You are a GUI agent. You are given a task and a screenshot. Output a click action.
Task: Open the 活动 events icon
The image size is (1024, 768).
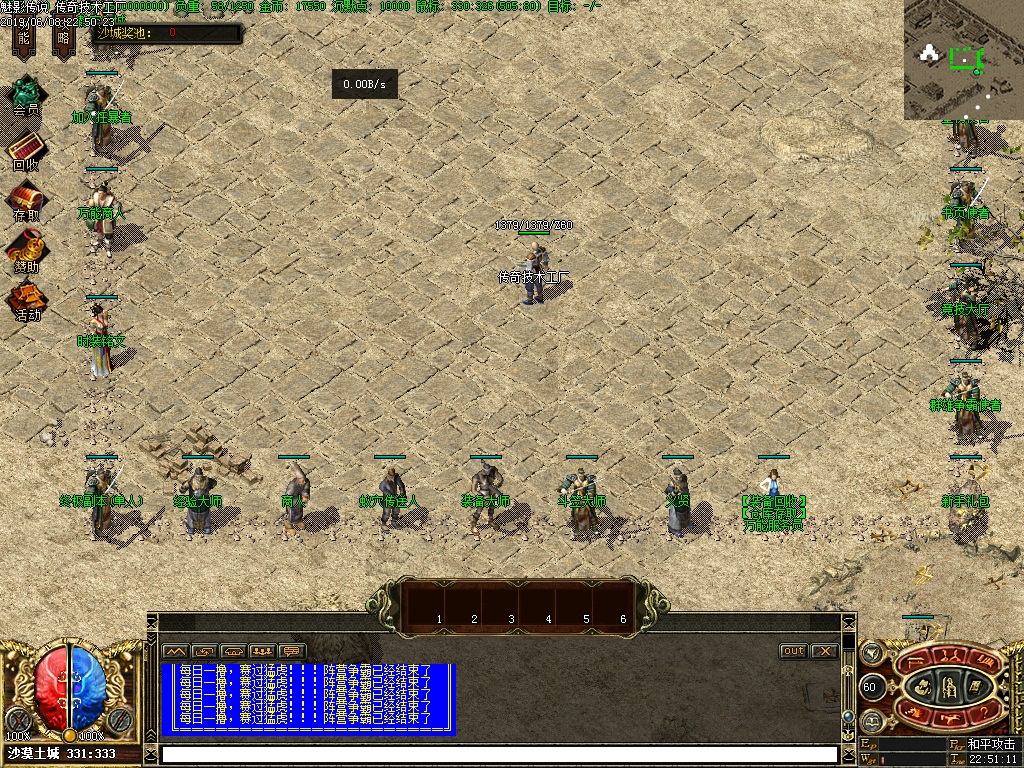tap(26, 300)
